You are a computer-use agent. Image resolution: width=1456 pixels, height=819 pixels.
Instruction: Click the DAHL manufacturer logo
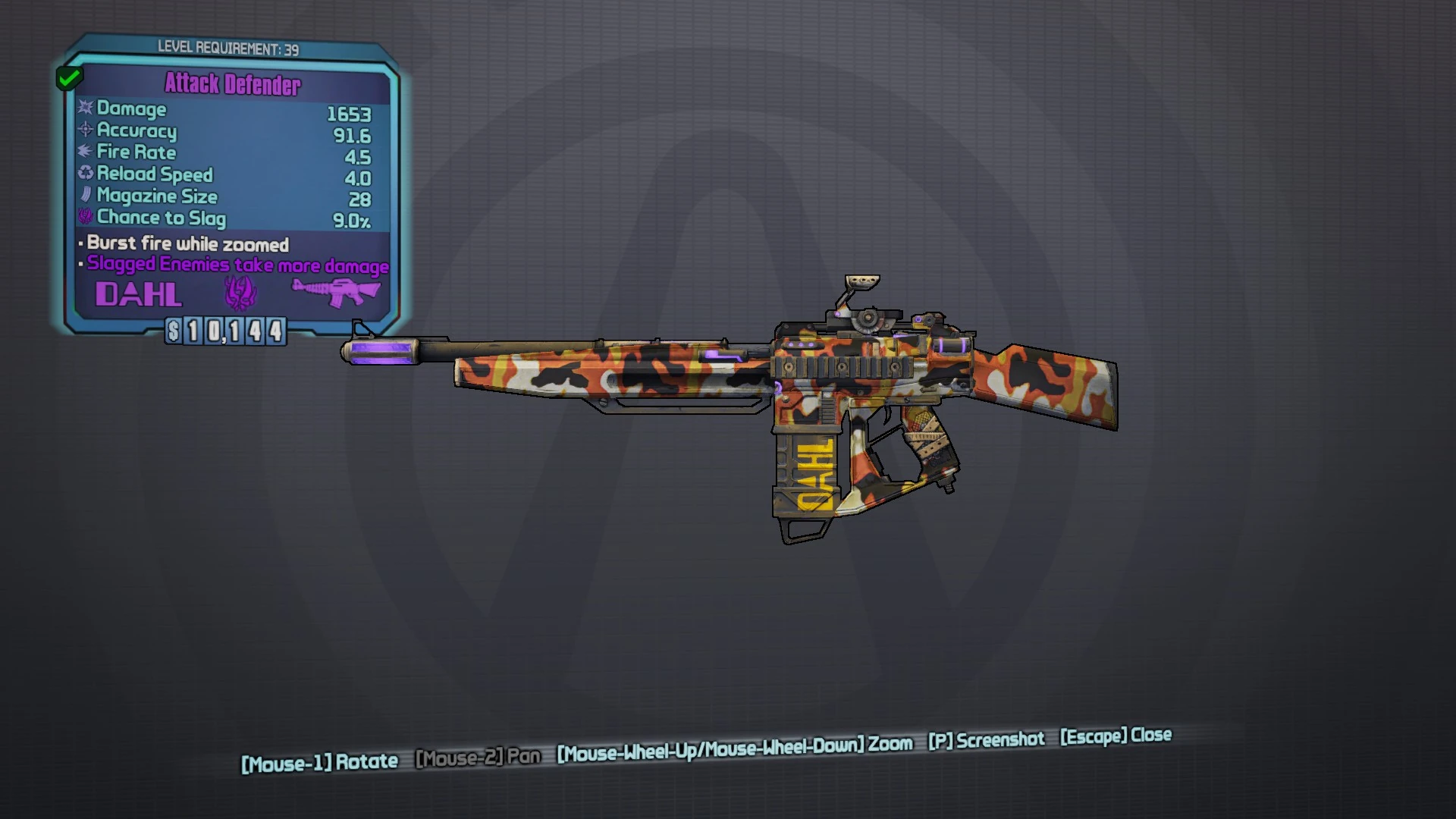point(140,294)
